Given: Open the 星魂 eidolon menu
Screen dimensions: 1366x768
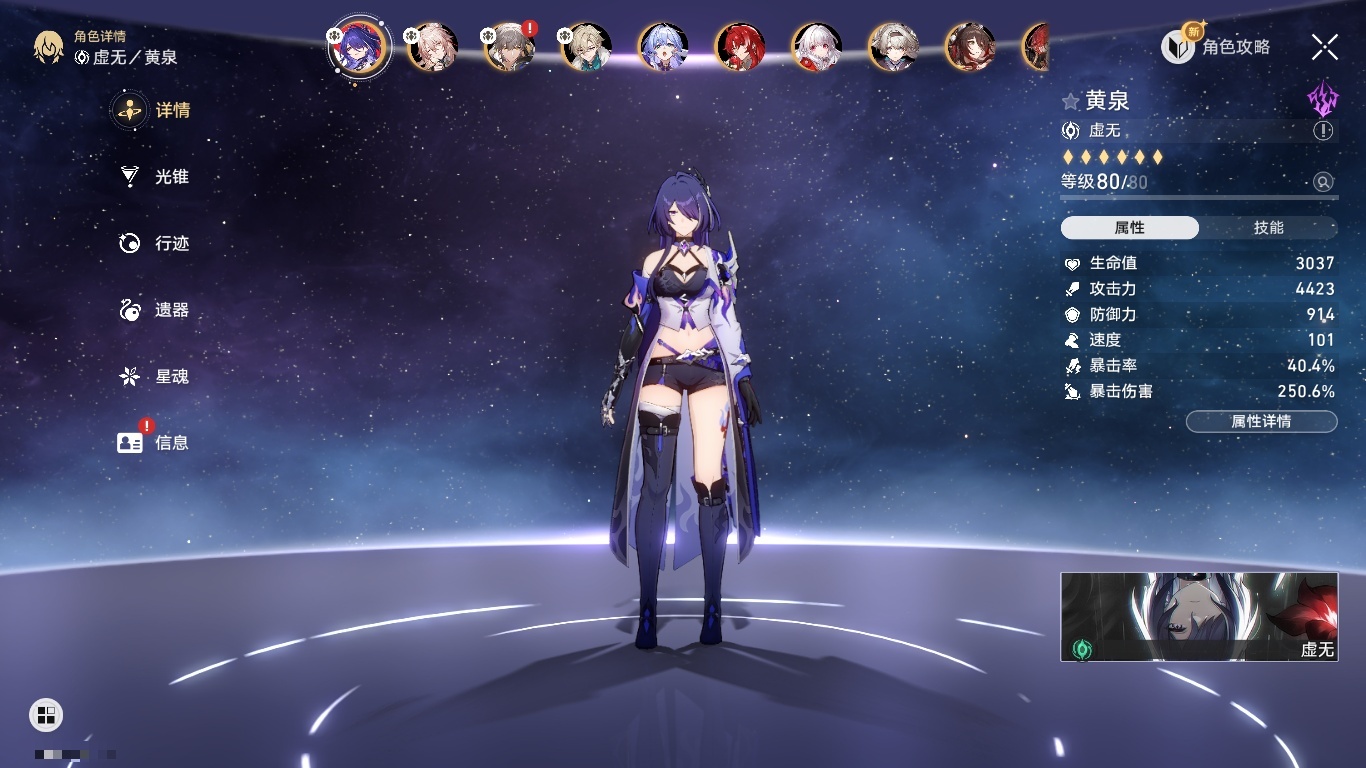Looking at the screenshot, I should (154, 377).
